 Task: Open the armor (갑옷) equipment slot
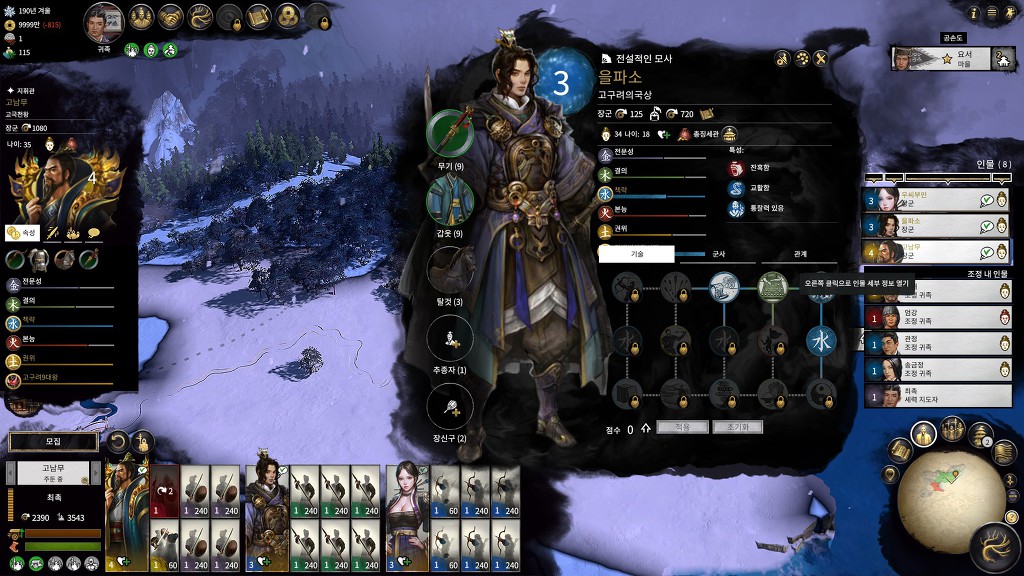tap(450, 201)
